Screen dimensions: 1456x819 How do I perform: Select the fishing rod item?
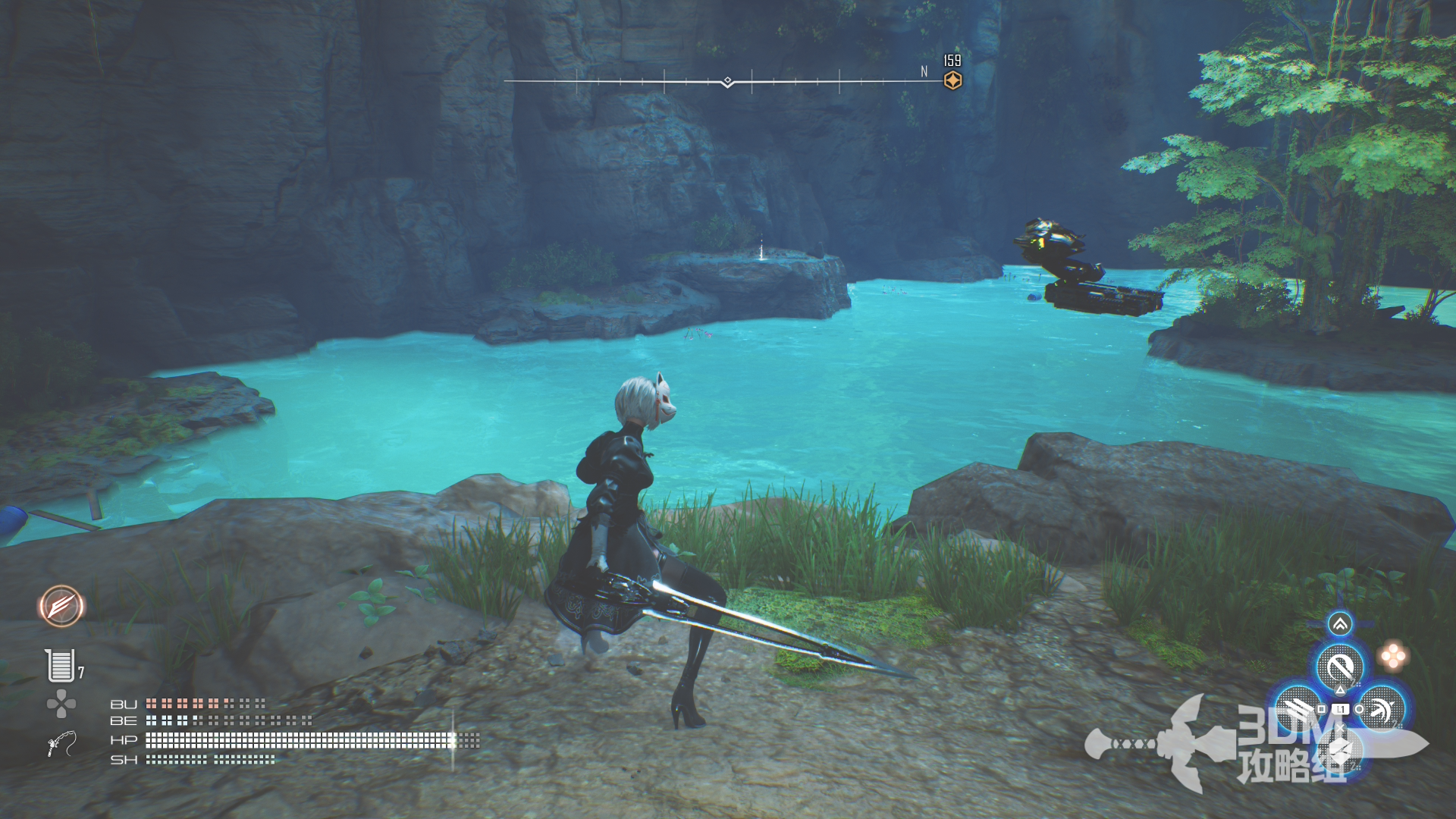coord(61,743)
